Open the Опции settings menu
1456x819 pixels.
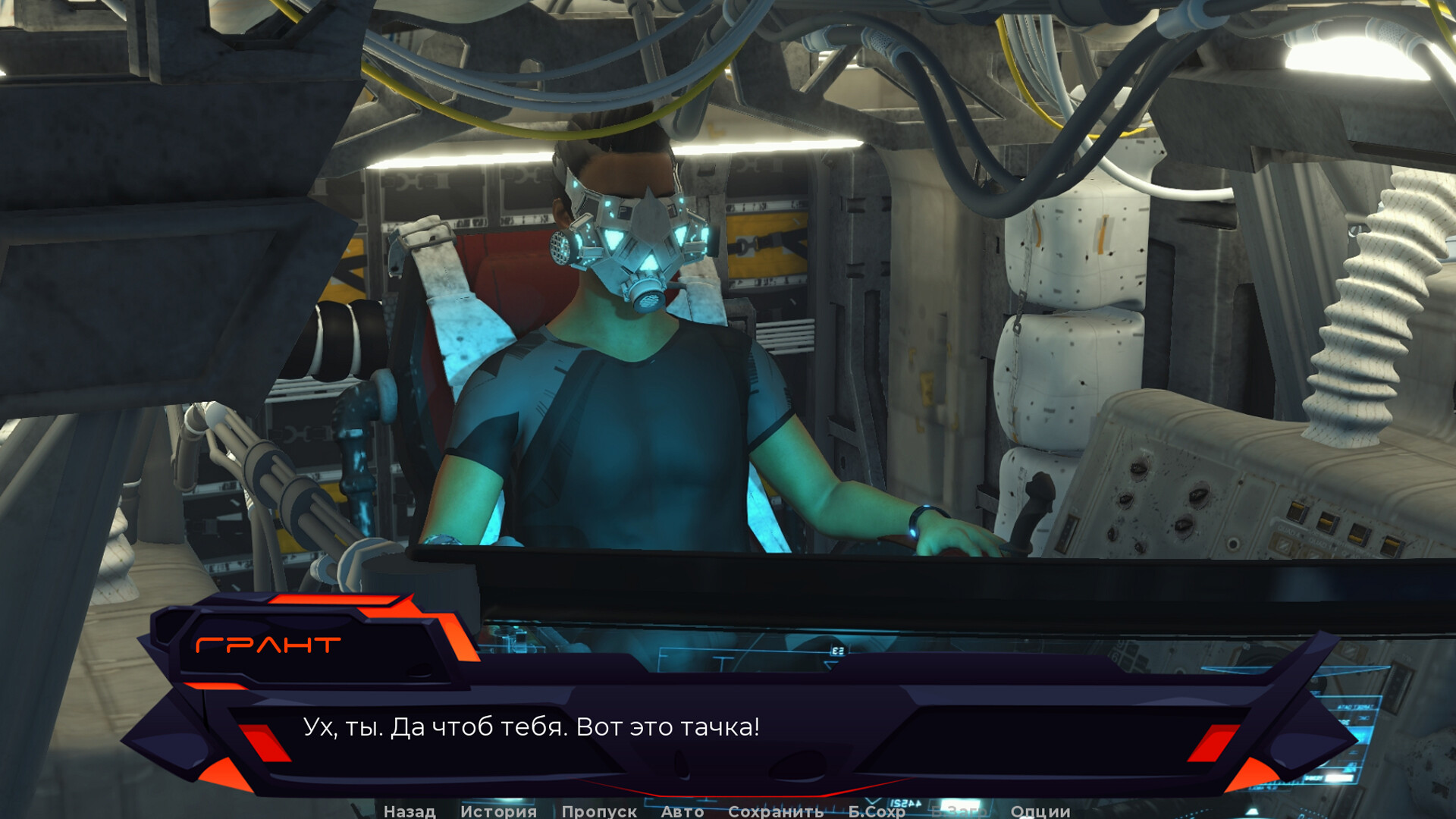click(1040, 811)
